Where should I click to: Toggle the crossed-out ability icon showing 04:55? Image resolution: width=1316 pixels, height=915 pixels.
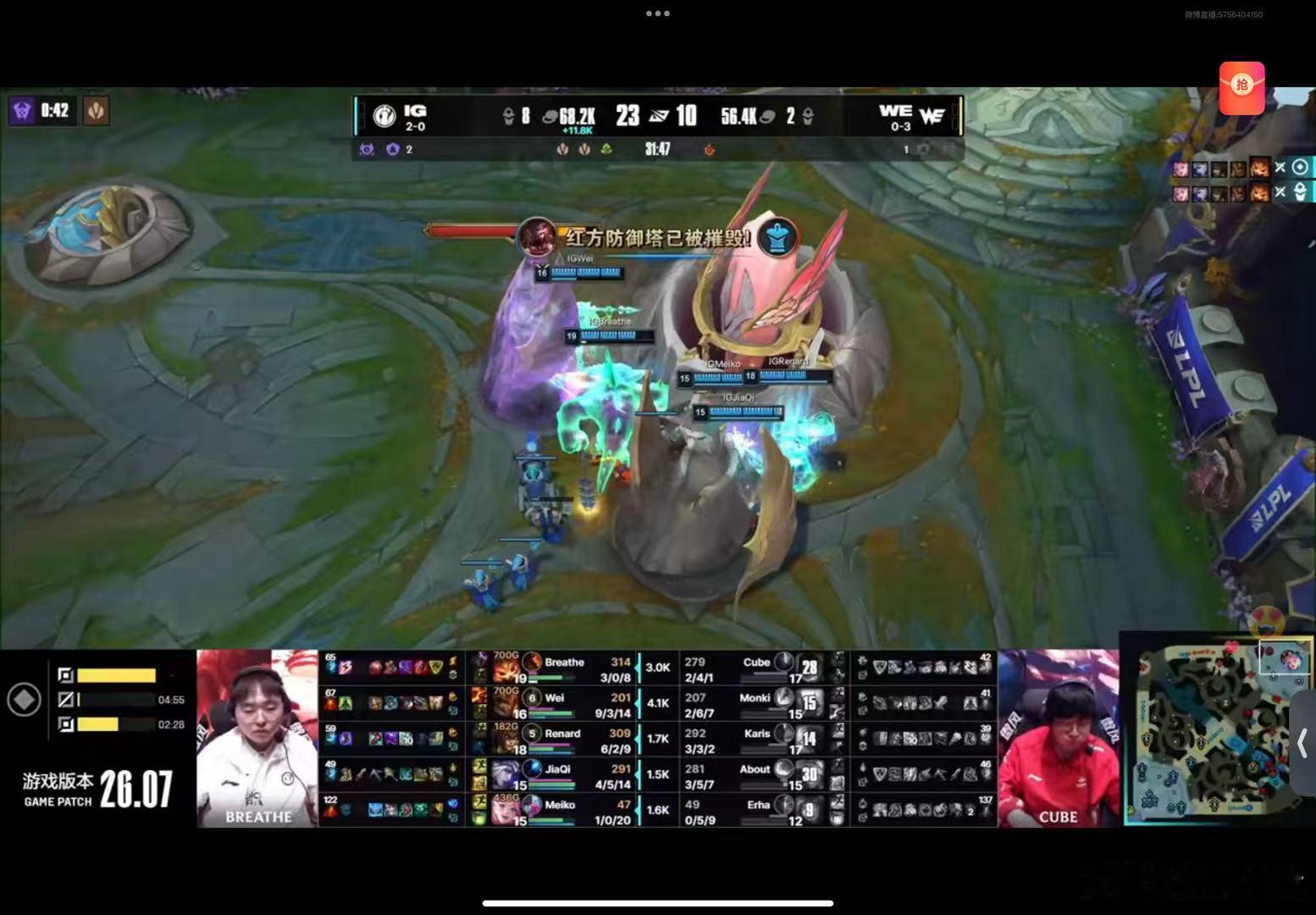coord(64,701)
